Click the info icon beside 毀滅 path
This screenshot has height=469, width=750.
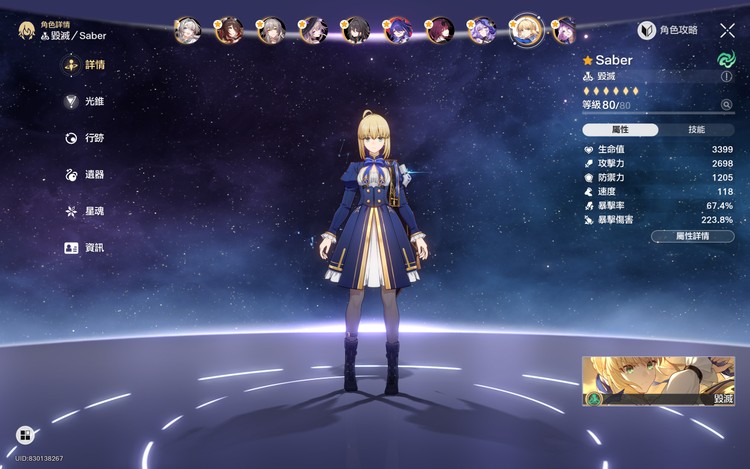pyautogui.click(x=726, y=76)
